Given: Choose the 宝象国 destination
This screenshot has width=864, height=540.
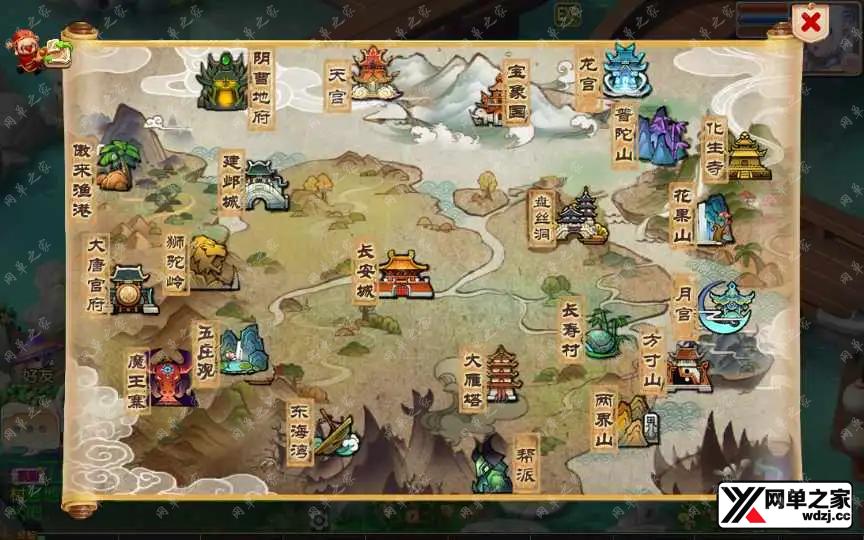Looking at the screenshot, I should [x=494, y=100].
